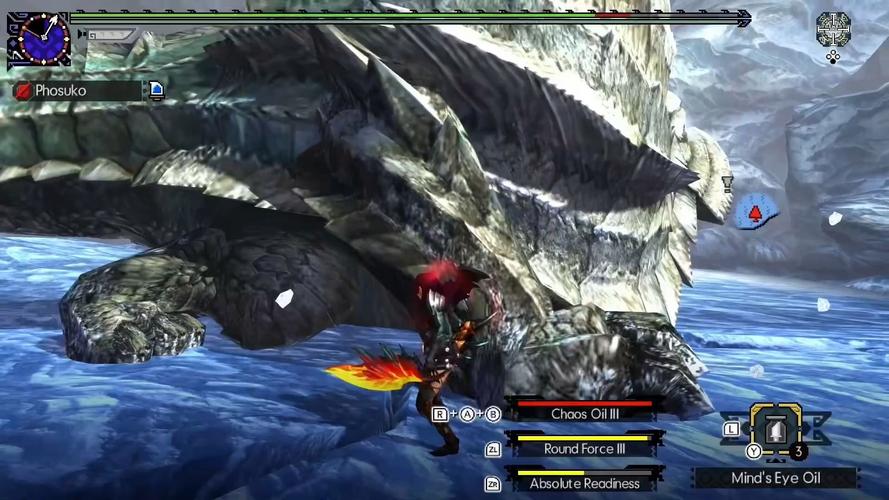The width and height of the screenshot is (889, 500).
Task: Click the blue icon beside Phosuko's name
Action: click(157, 91)
